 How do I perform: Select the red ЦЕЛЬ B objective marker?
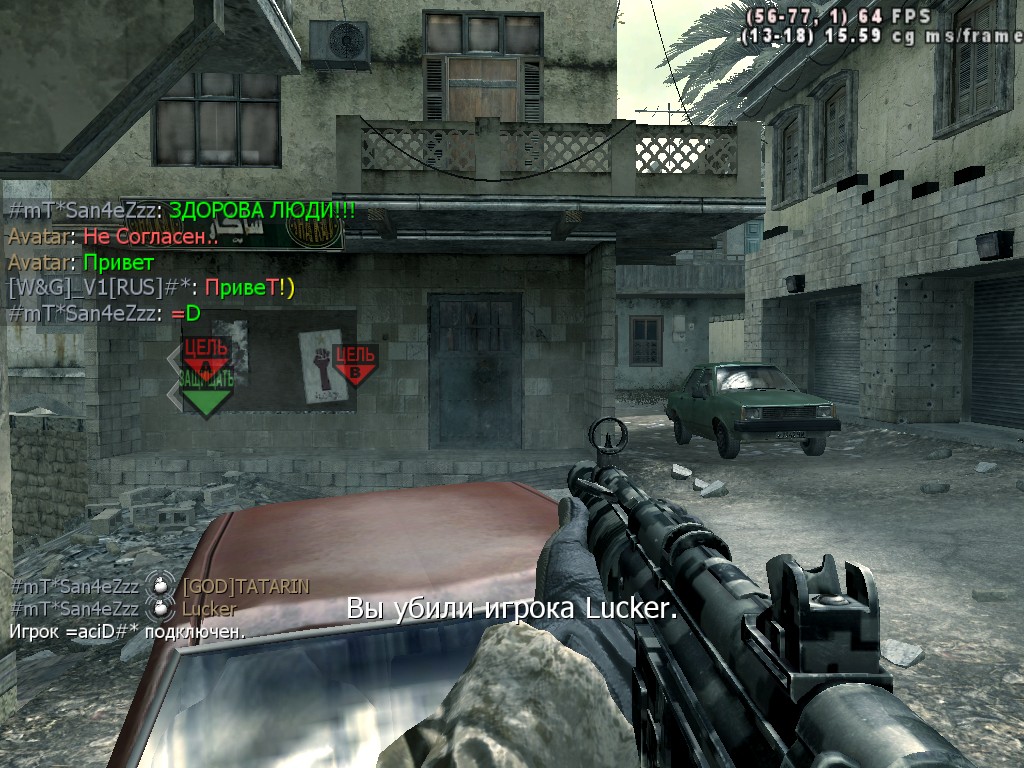pyautogui.click(x=354, y=363)
